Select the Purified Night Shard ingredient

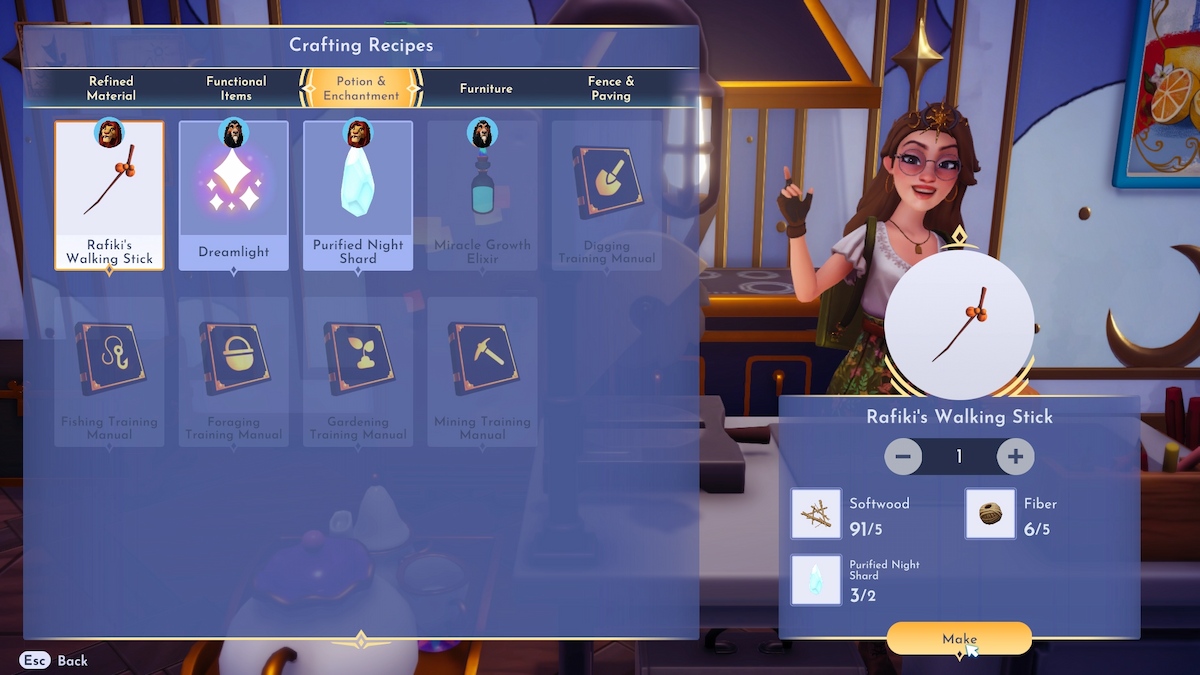816,580
